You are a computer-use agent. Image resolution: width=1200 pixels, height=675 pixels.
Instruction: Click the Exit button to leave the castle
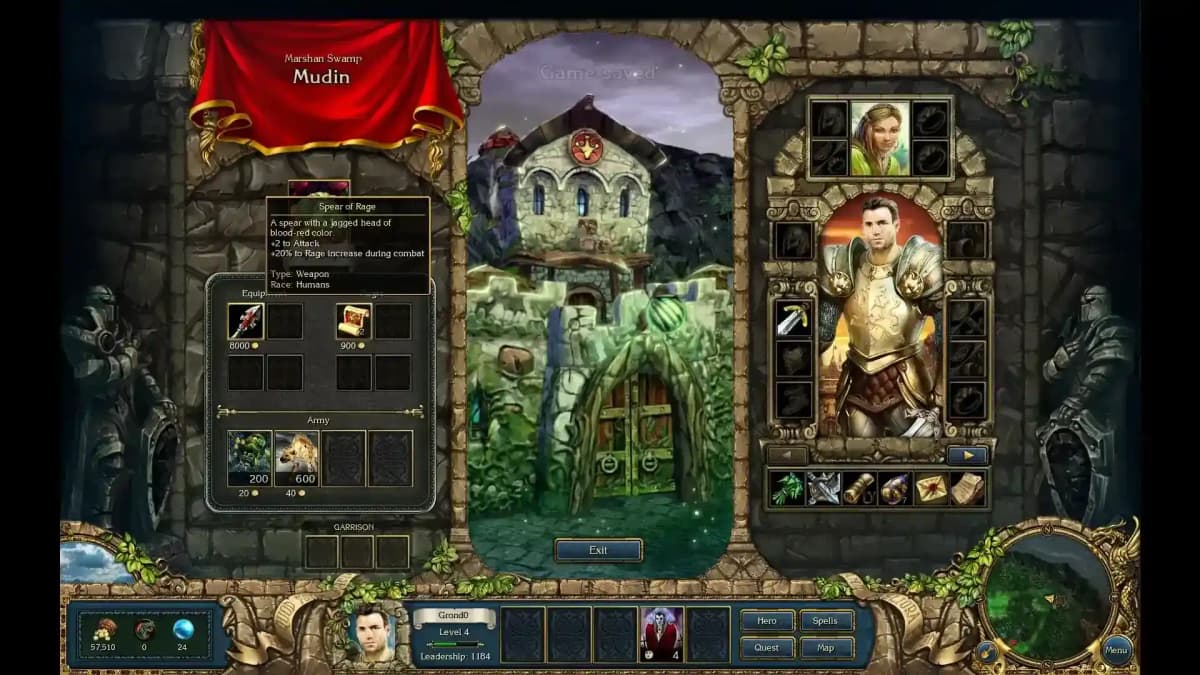pos(598,550)
